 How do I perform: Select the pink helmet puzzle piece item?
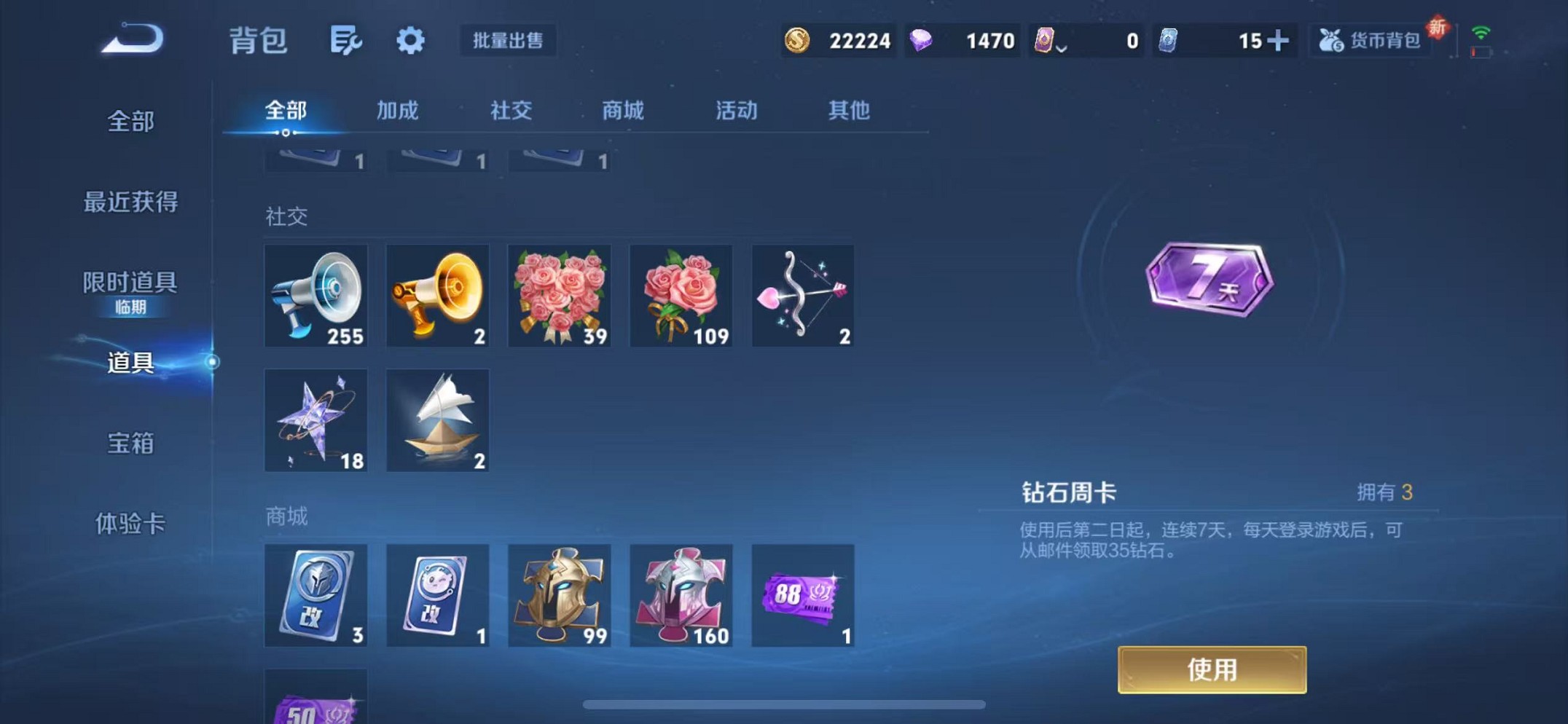[681, 595]
